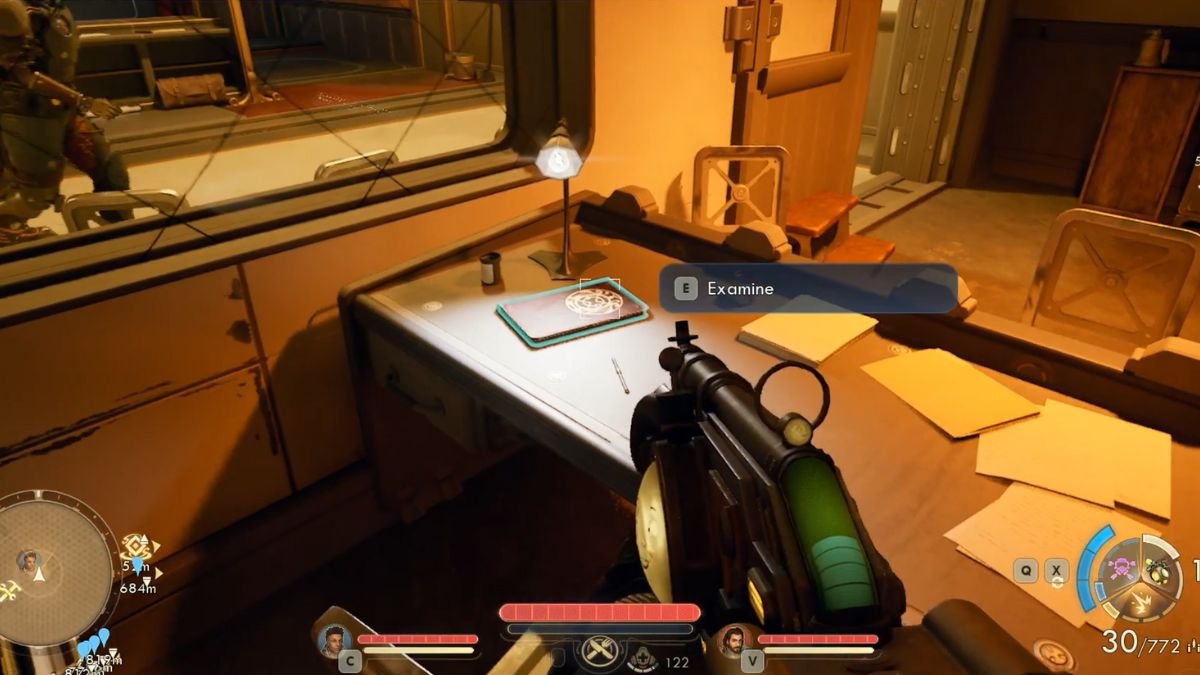The image size is (1200, 675).
Task: Activate the purple skull gadget segment
Action: pyautogui.click(x=1120, y=570)
